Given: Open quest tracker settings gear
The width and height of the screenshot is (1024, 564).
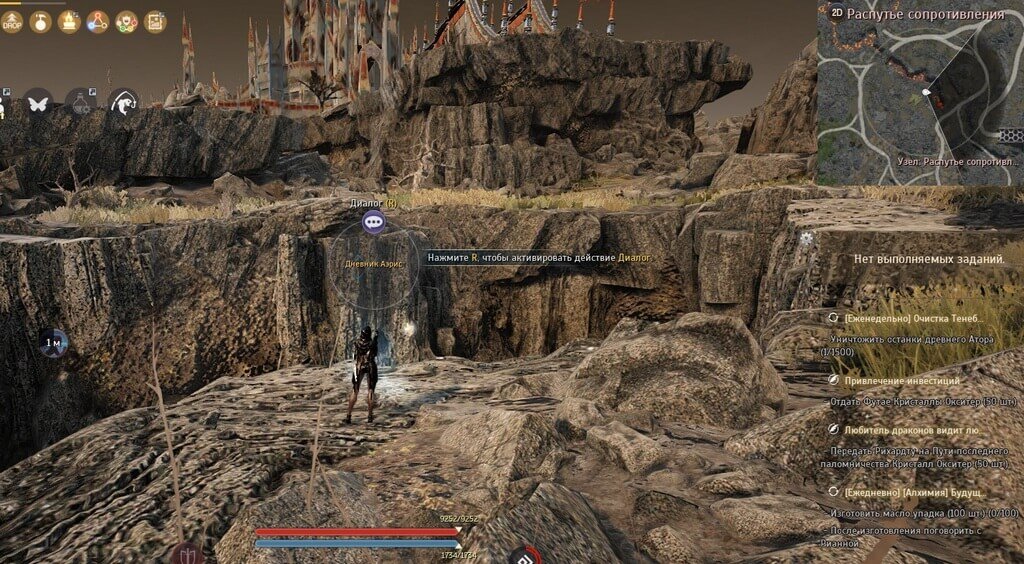Looking at the screenshot, I should (x=807, y=238).
